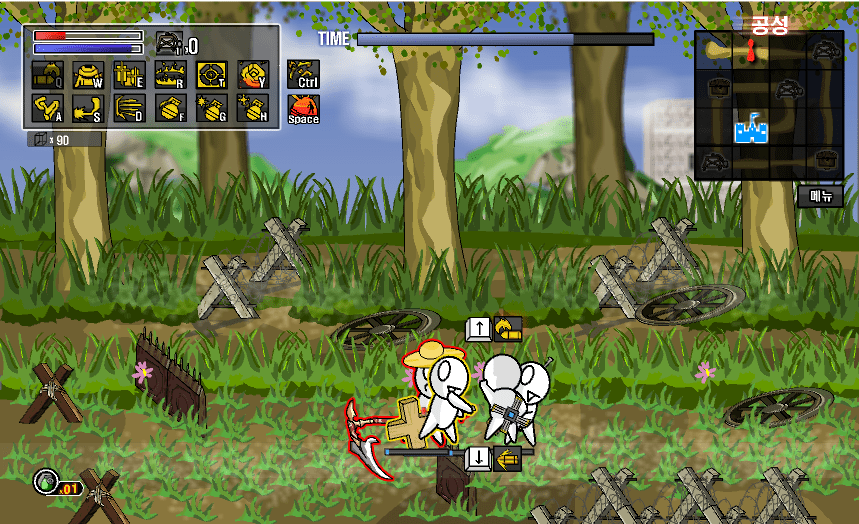Trigger the R crown skill icon
The image size is (859, 524).
click(170, 75)
